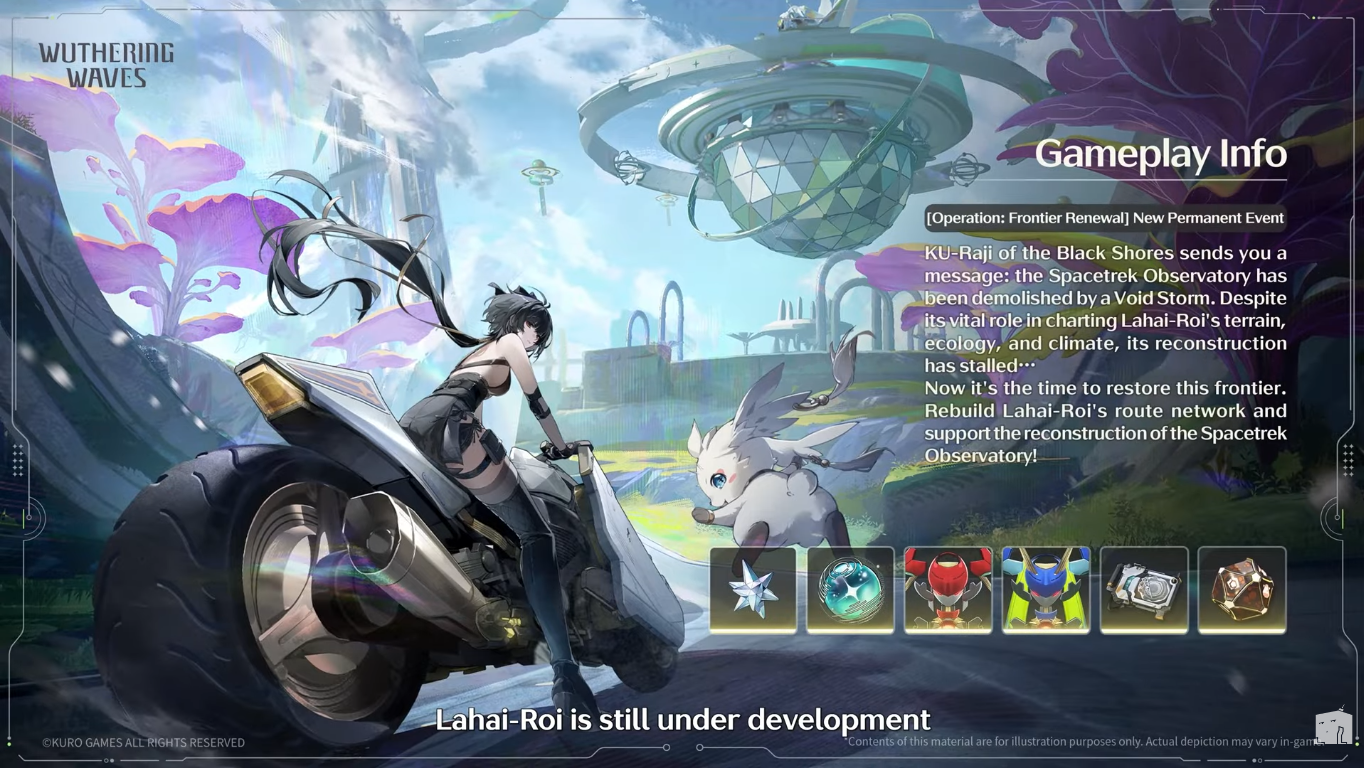The height and width of the screenshot is (772, 1364).
Task: Choose the red robot helmet reward icon
Action: click(x=948, y=590)
